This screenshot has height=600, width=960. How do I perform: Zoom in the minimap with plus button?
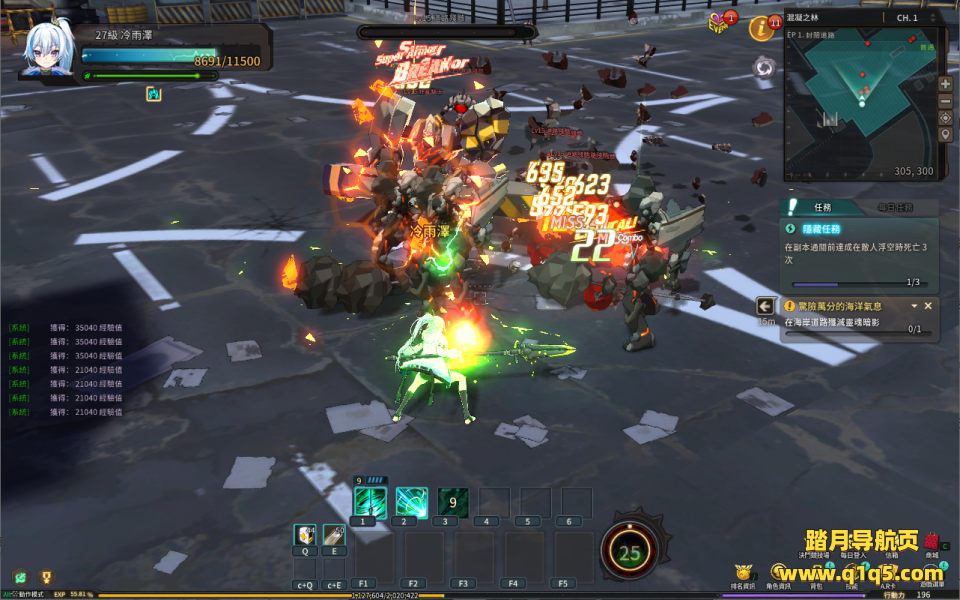coord(945,84)
